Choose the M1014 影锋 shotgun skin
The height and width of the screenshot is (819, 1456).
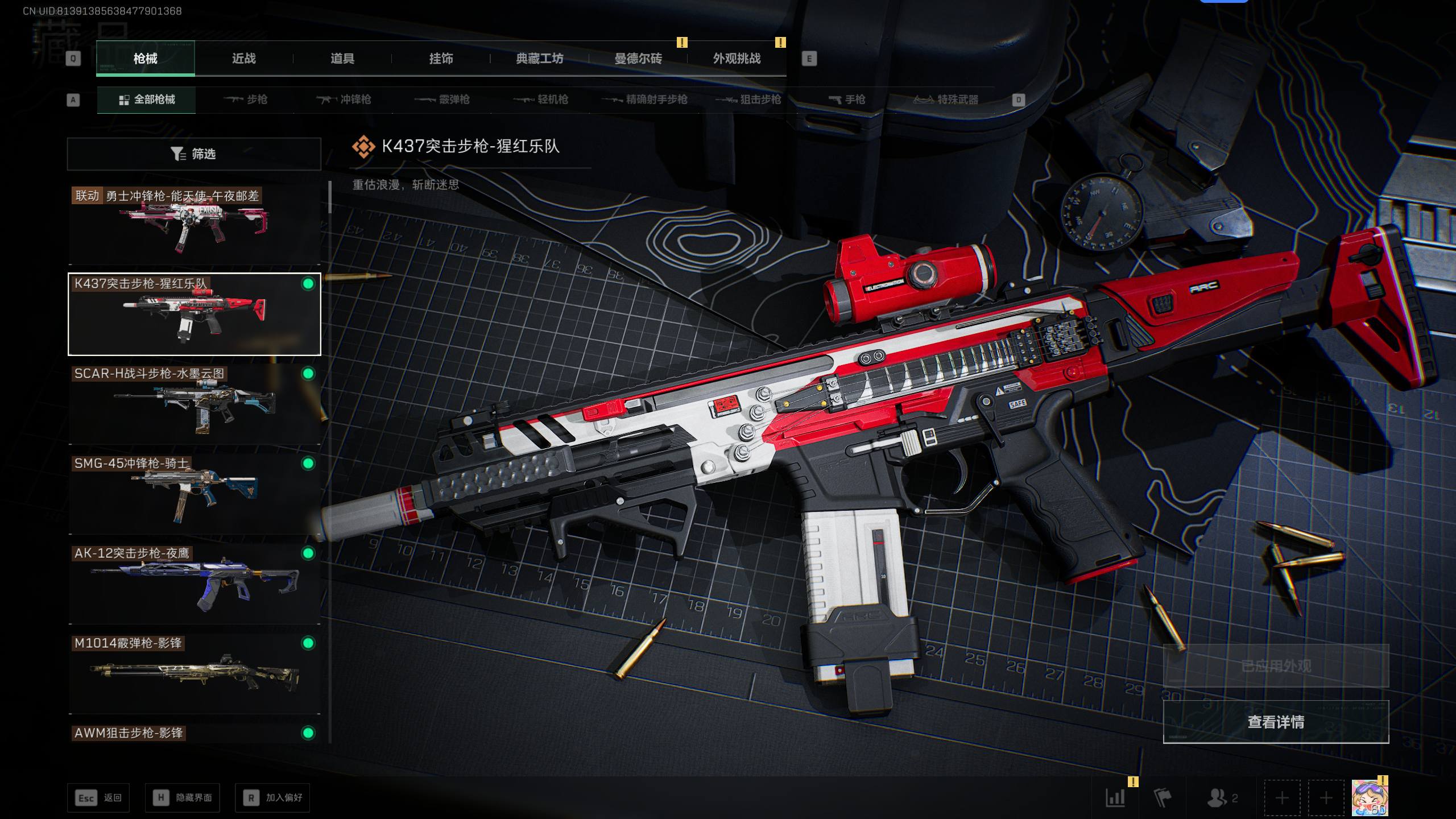(x=194, y=675)
